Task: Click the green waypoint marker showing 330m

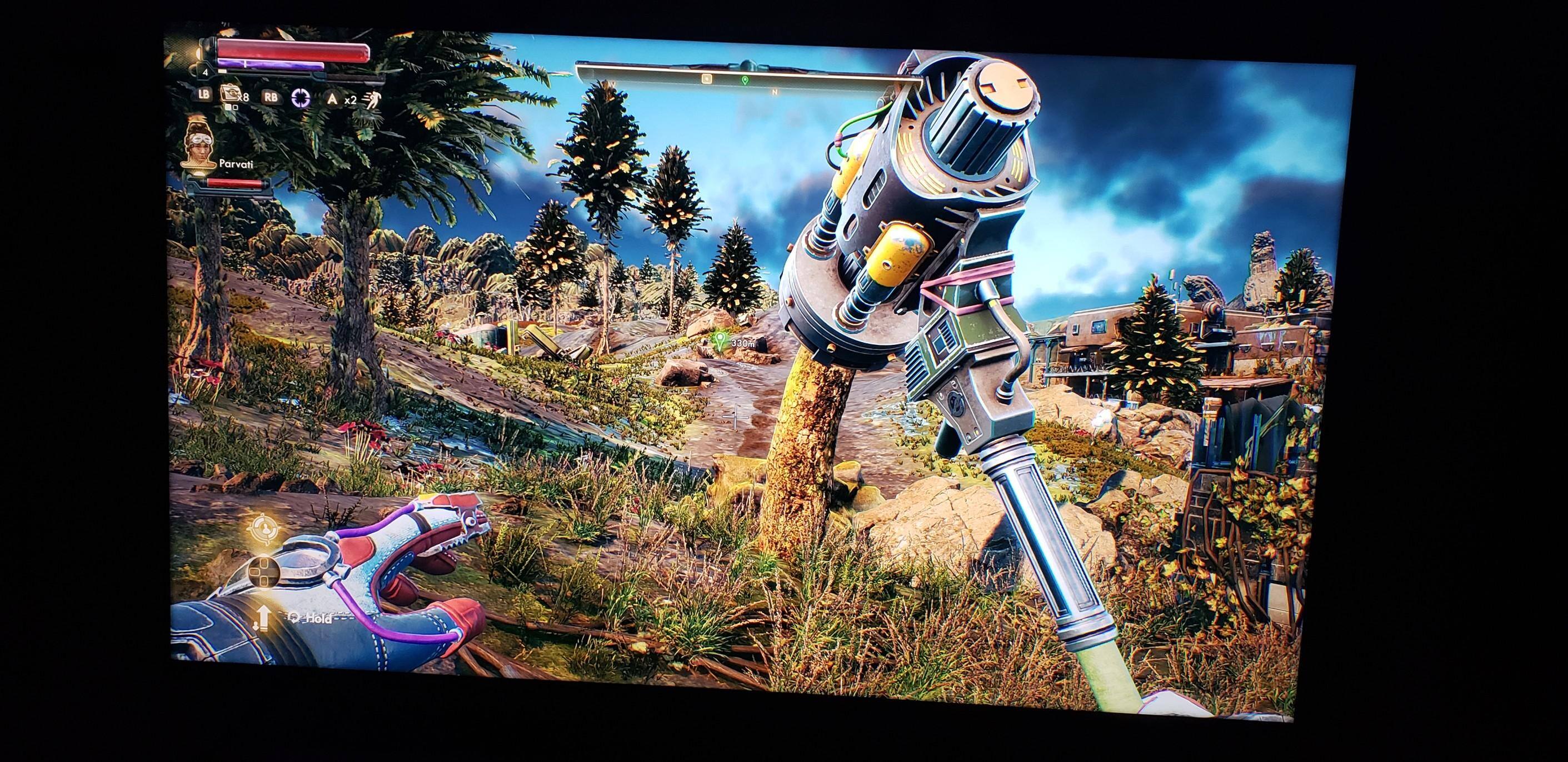Action: coord(721,341)
